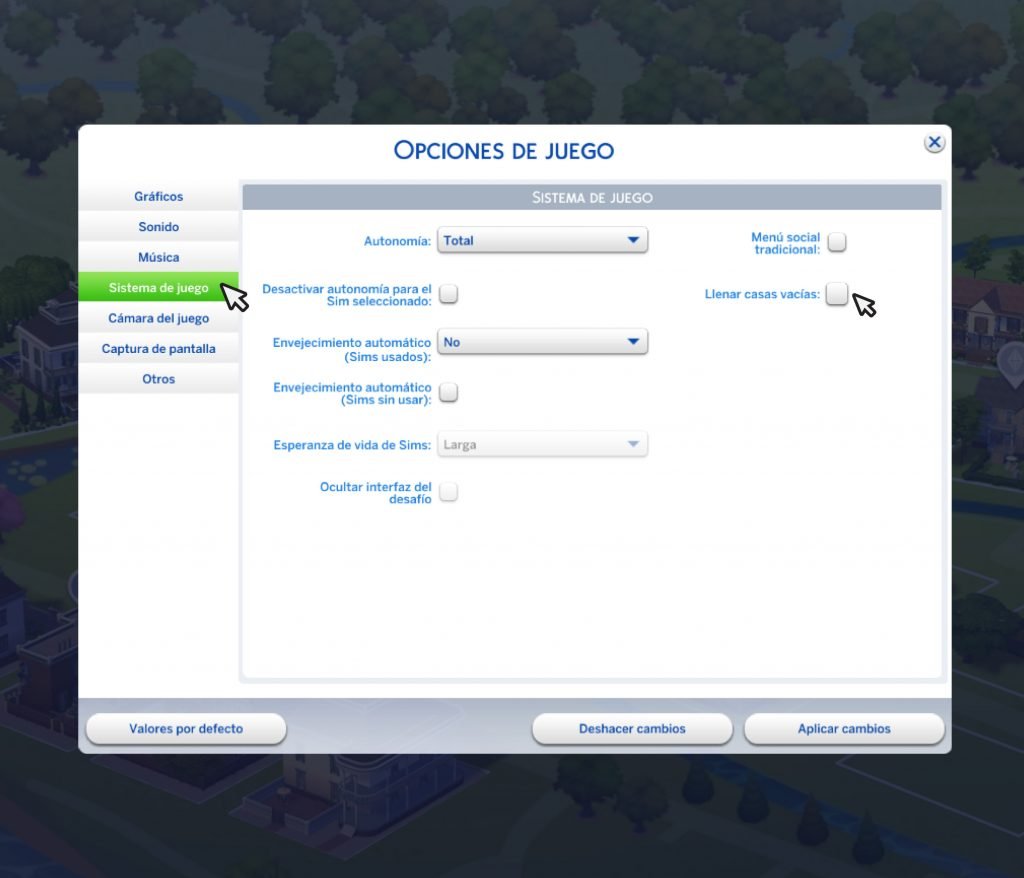Enable Menú social tradicional checkbox

pyautogui.click(x=837, y=242)
